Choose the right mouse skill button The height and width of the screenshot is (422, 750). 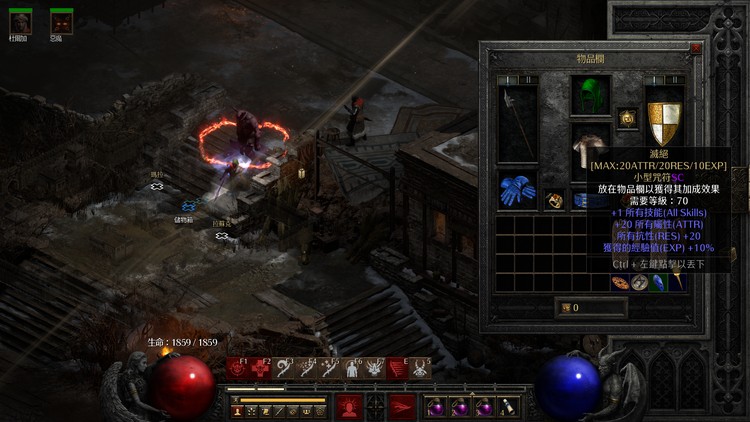click(x=402, y=406)
